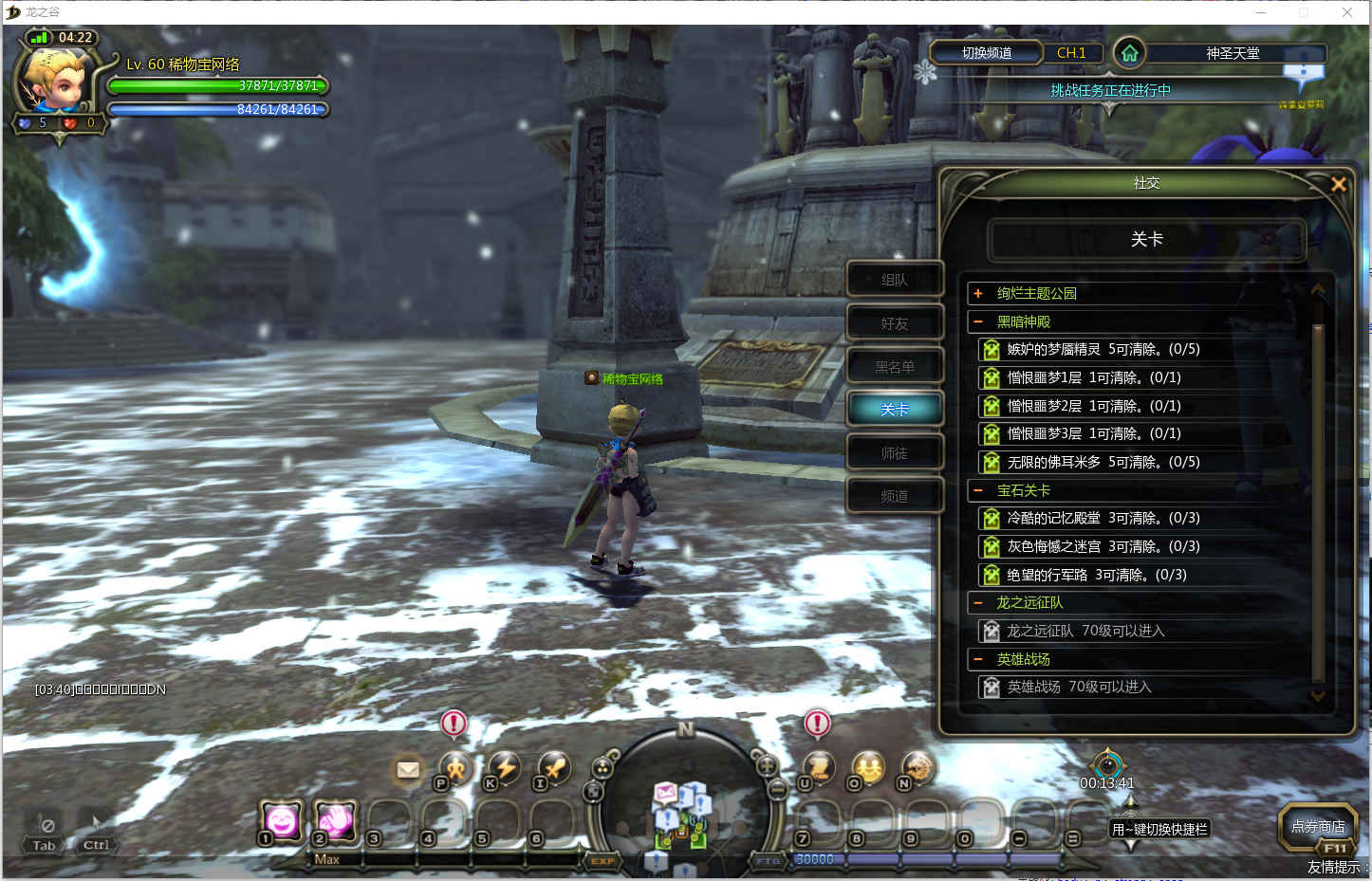Activate the pink smiley emote slot
This screenshot has height=881, width=1372.
[x=282, y=820]
